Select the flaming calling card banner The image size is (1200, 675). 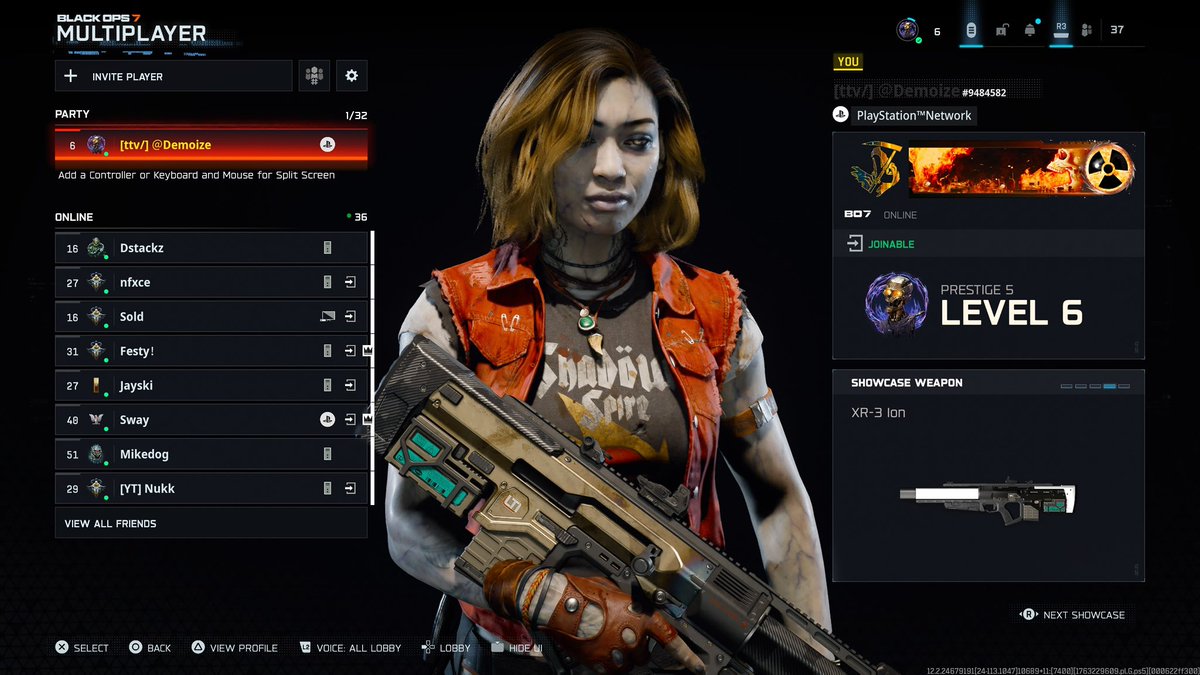(1018, 168)
